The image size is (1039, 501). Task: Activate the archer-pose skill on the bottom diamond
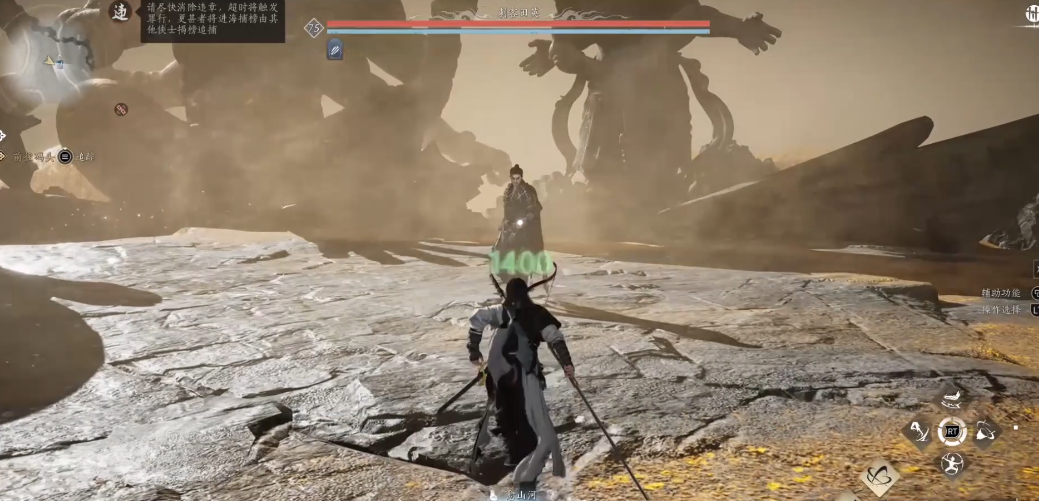click(952, 463)
